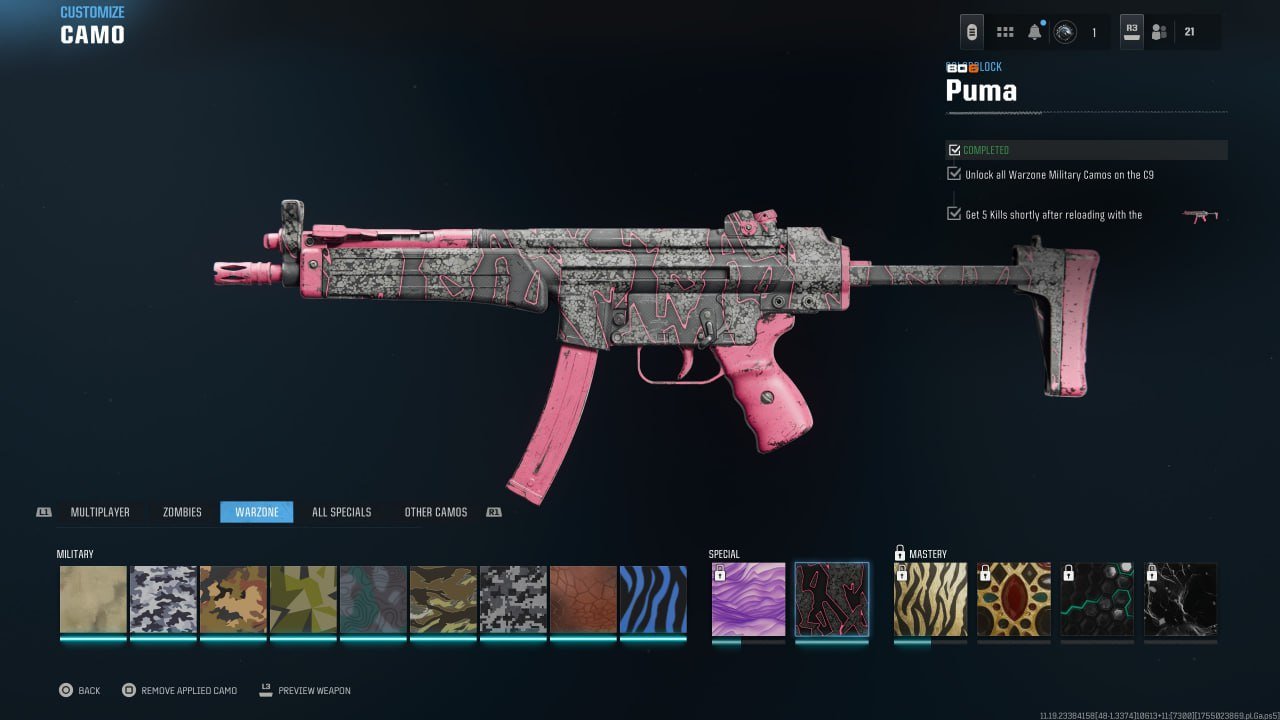Pick the orange and tan blotch camo
Screen dimensions: 1280x720
[233, 600]
